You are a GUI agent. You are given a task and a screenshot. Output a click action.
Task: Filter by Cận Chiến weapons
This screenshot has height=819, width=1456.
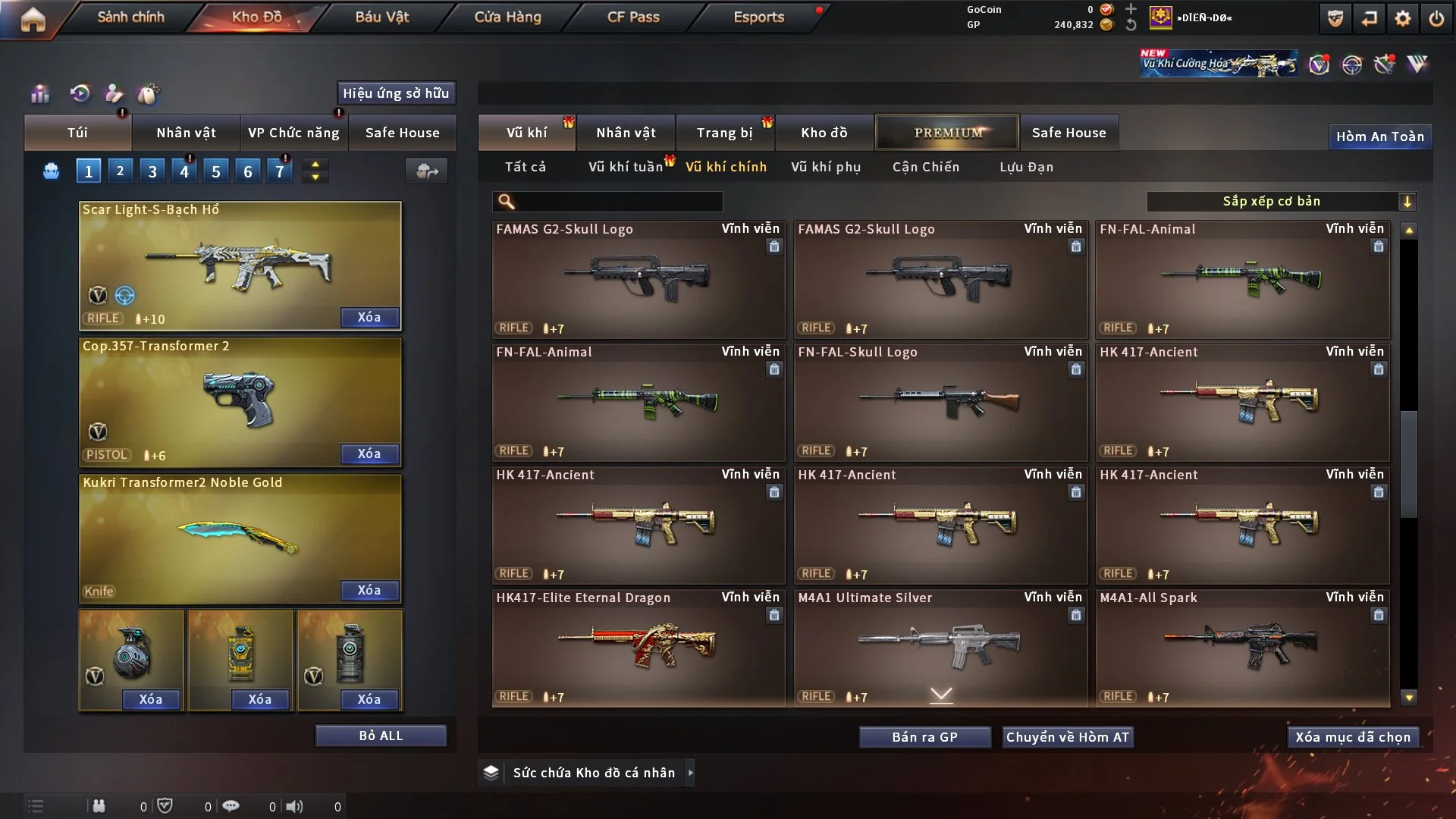coord(926,167)
